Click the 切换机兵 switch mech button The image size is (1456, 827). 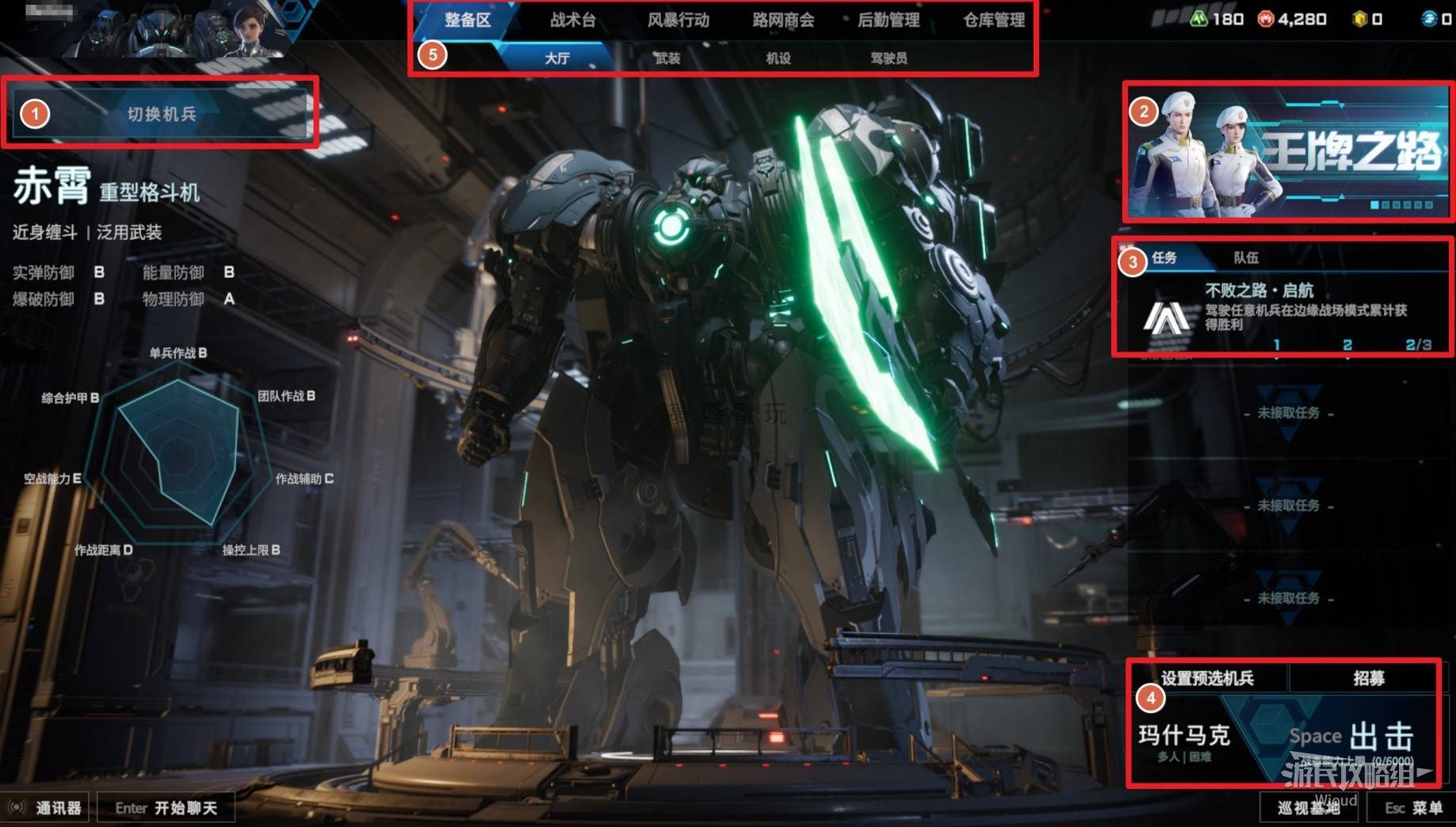coord(162,114)
